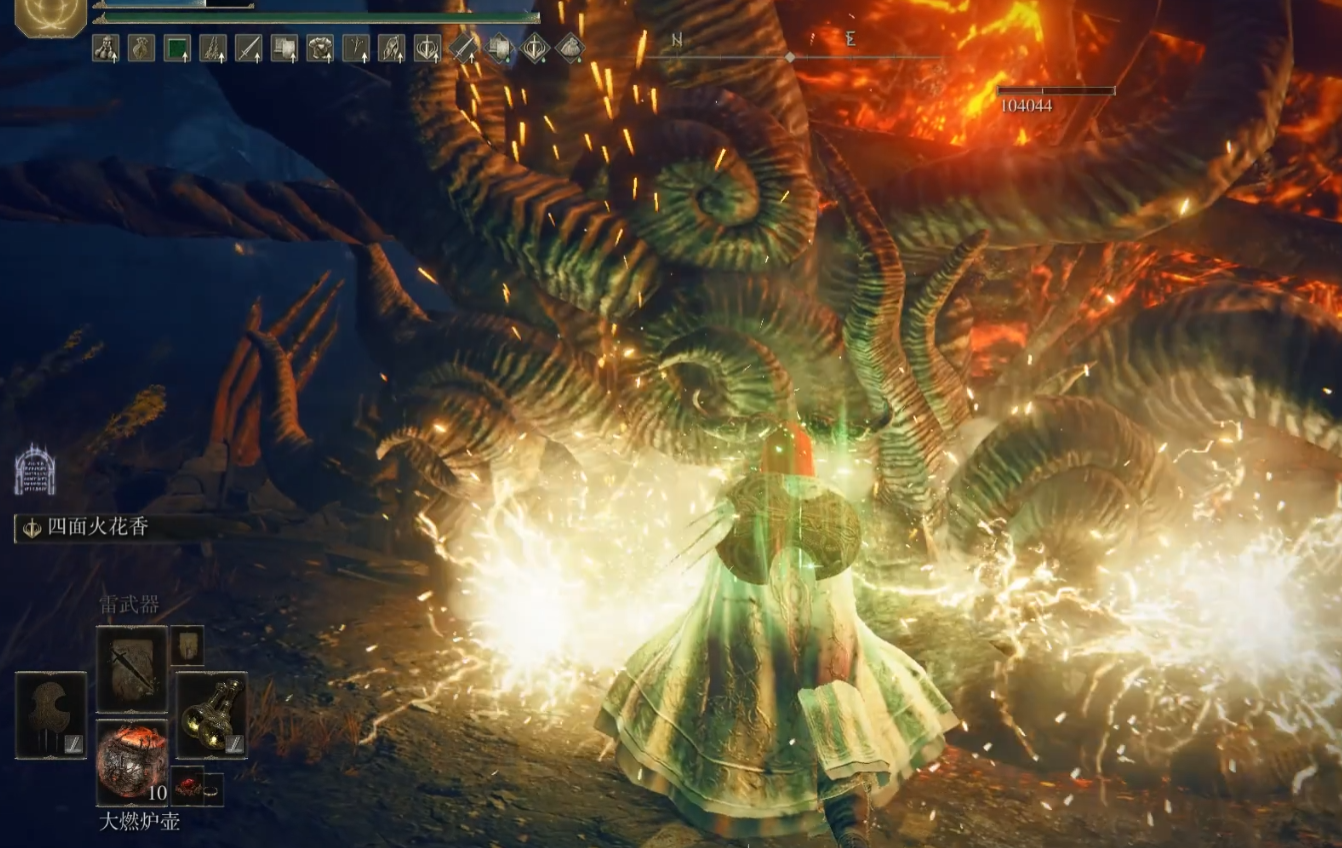Choose the right-hand golden perfume bottle slot
Screen dimensions: 1342x848
click(211, 714)
